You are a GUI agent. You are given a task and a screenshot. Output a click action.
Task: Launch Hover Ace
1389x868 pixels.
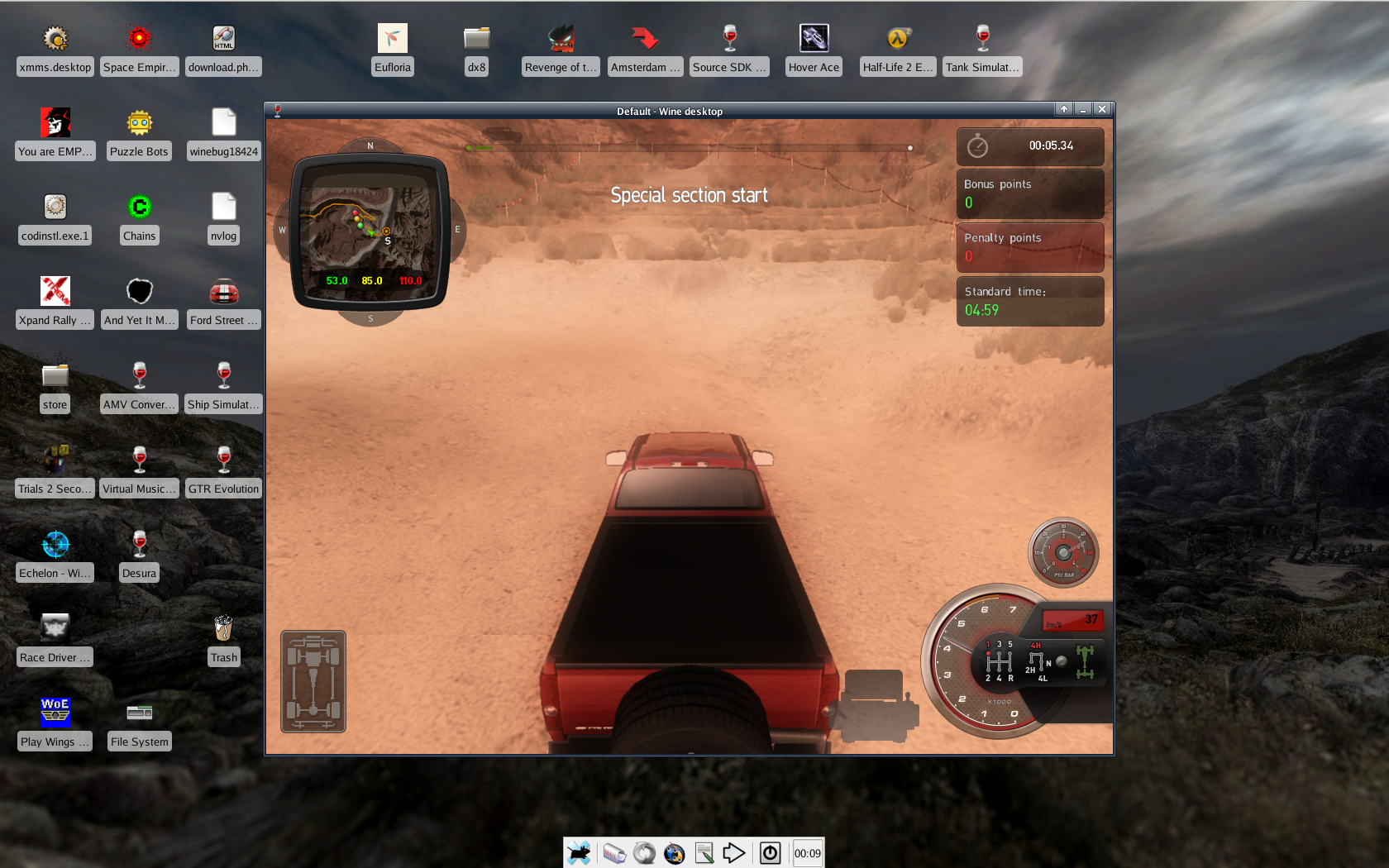click(x=813, y=37)
